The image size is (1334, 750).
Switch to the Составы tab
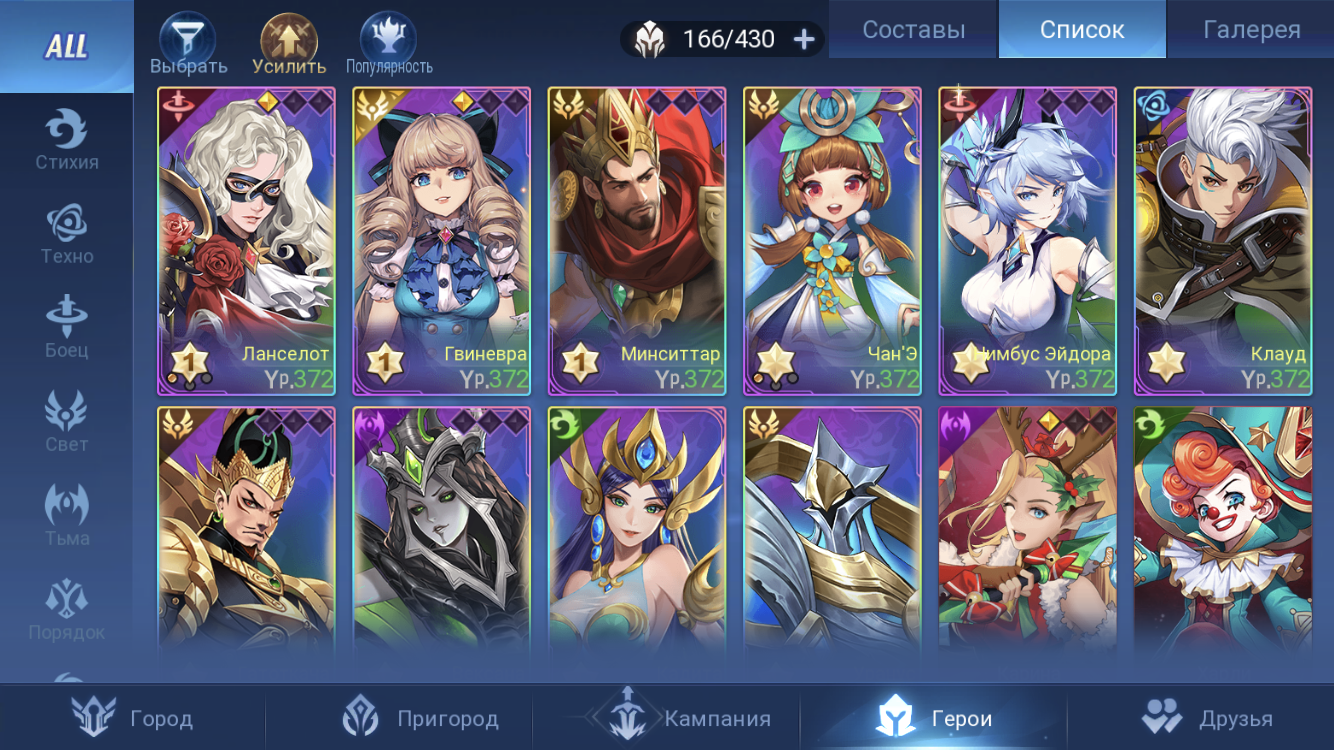click(x=913, y=30)
